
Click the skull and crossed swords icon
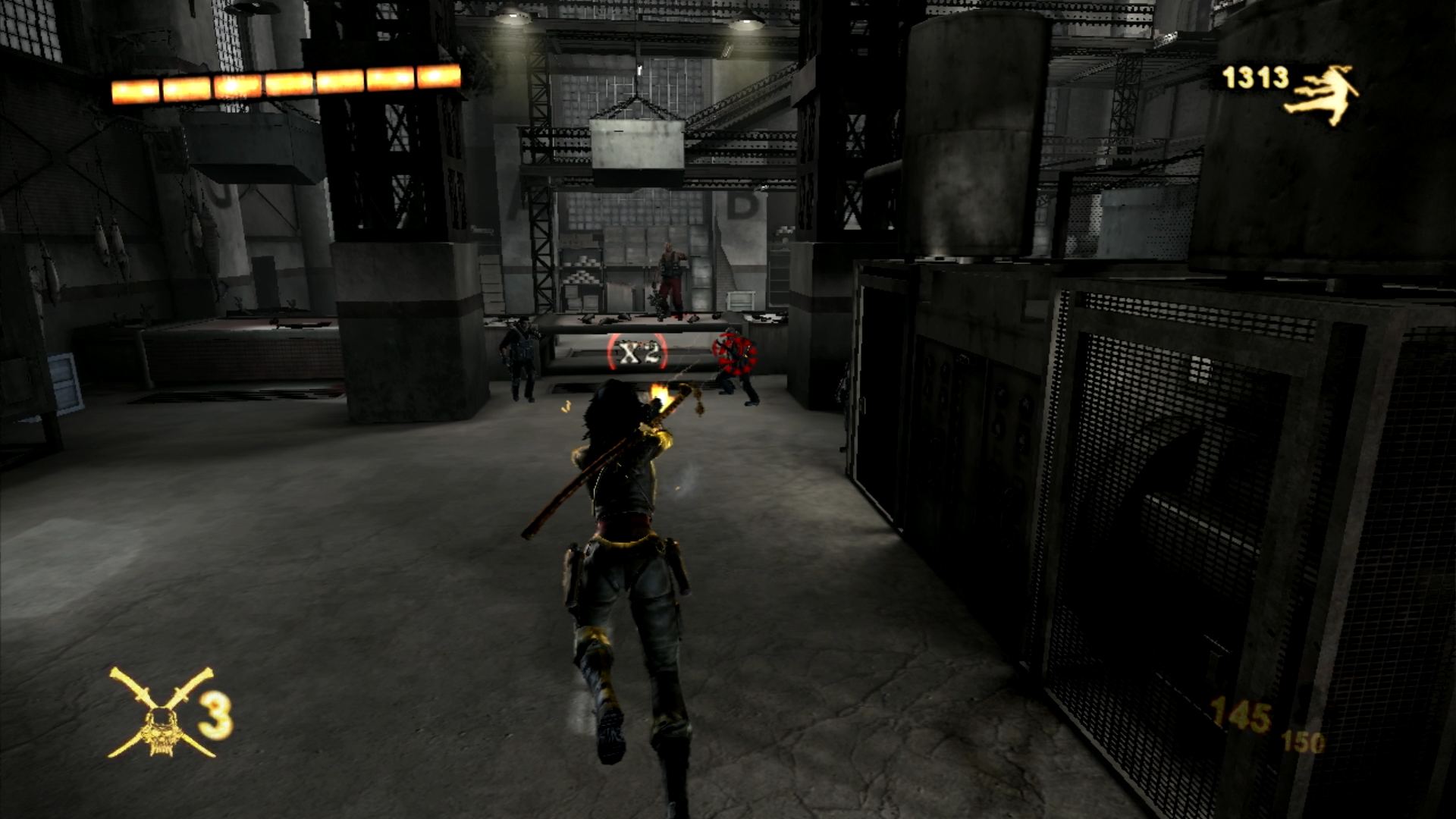(162, 714)
